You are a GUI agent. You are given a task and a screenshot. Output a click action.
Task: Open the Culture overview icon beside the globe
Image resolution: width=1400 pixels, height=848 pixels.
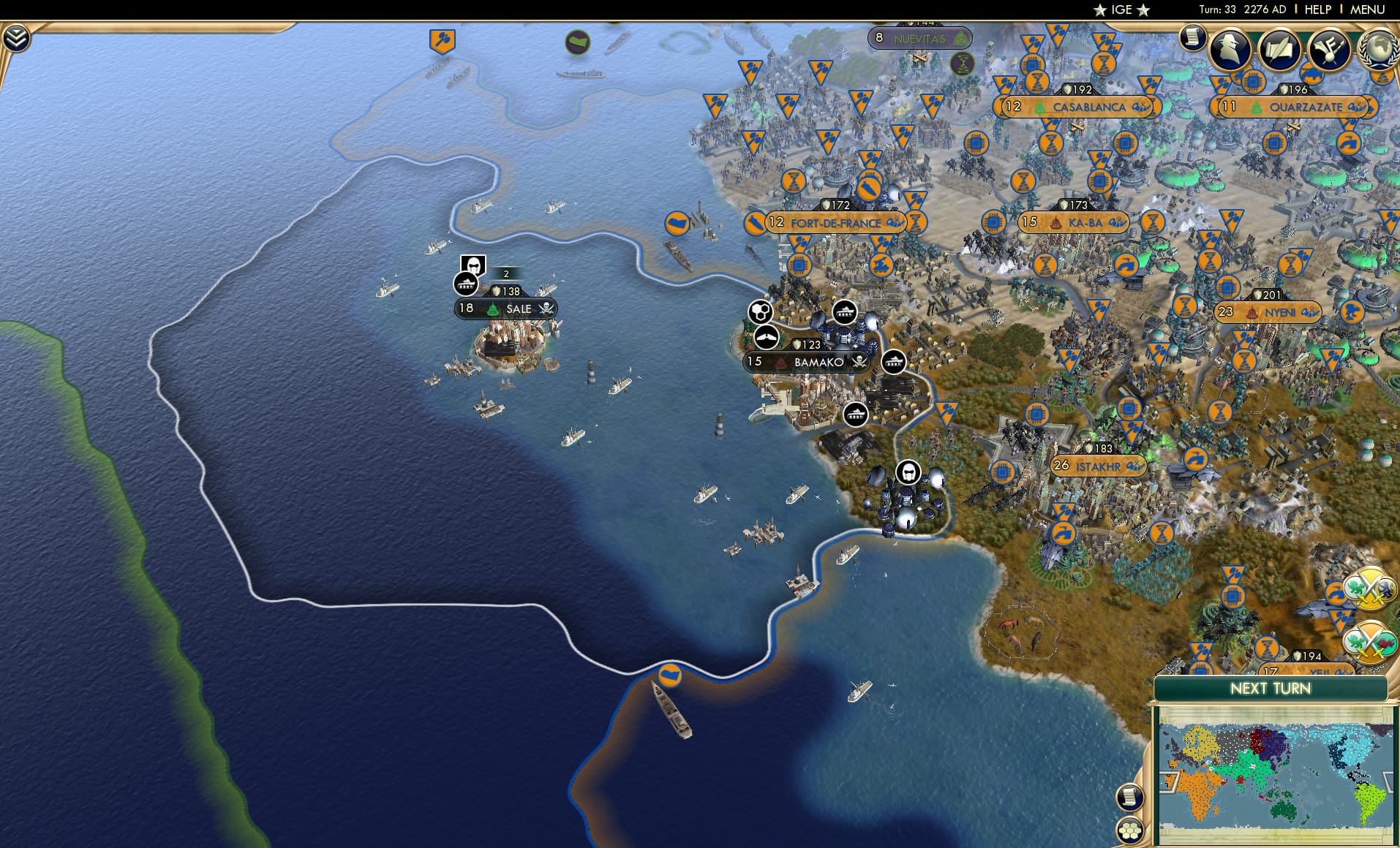point(1330,50)
